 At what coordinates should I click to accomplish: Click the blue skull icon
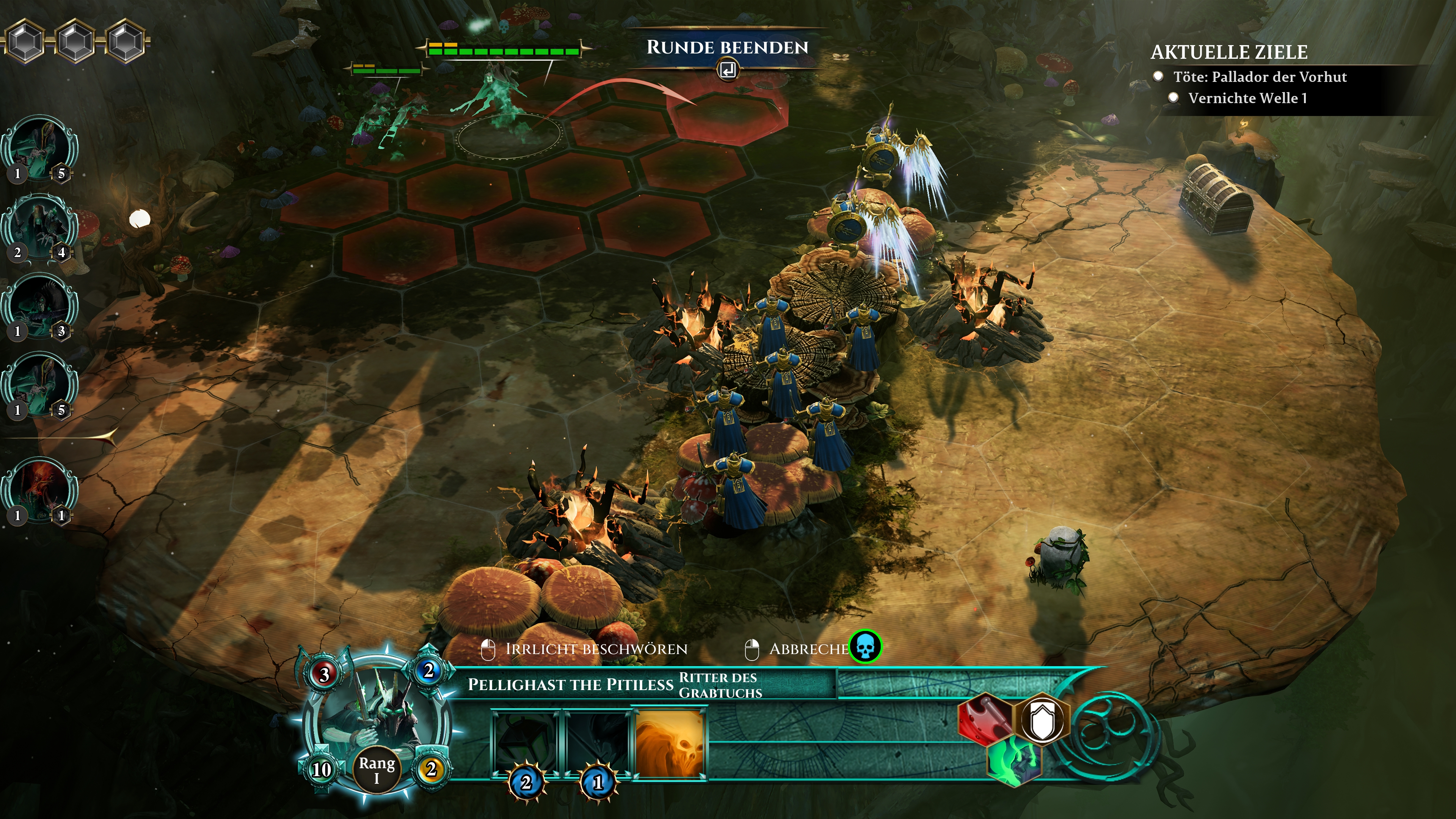(x=865, y=646)
